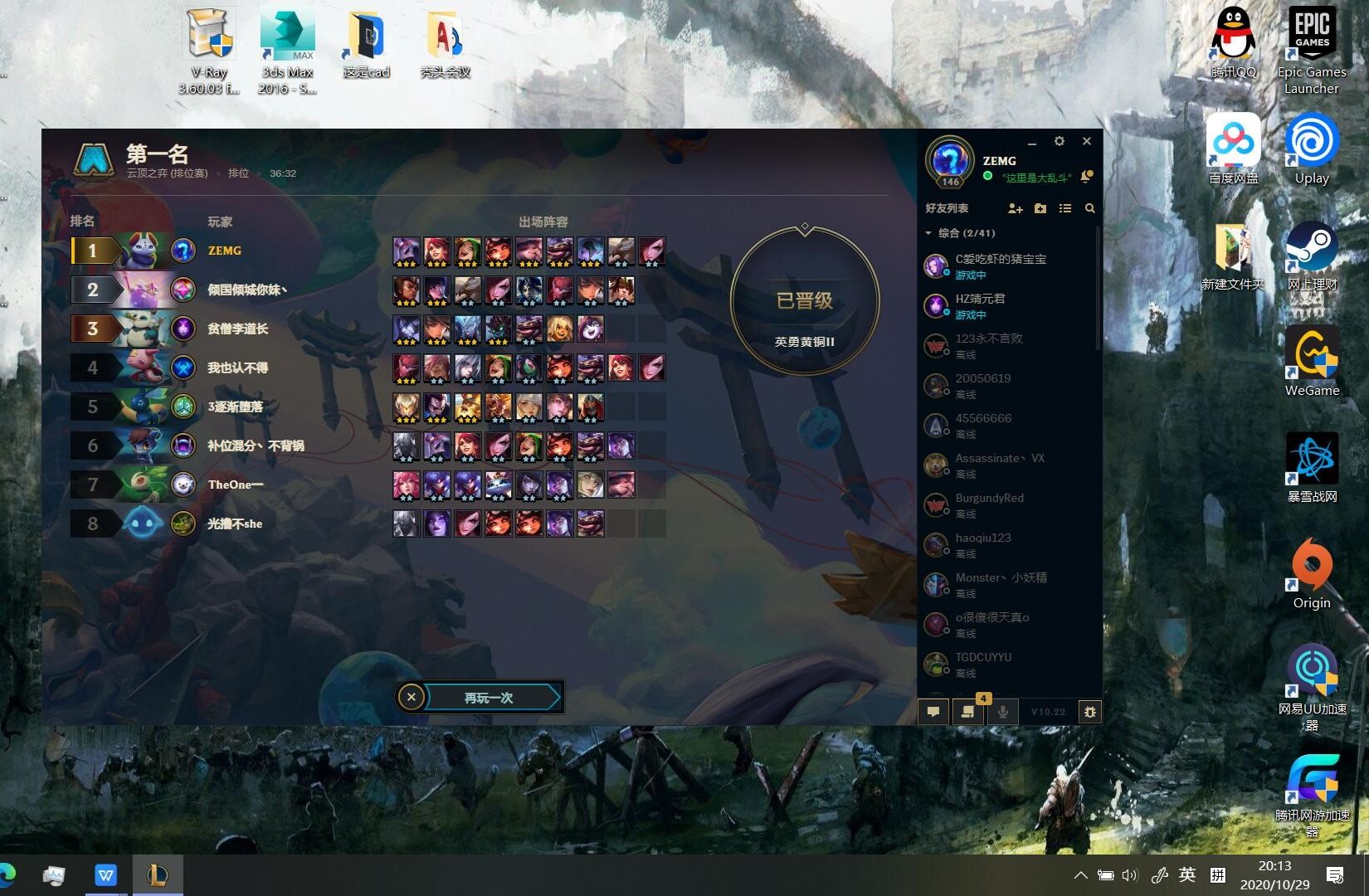Close the League client window
The image size is (1369, 896).
click(1086, 142)
